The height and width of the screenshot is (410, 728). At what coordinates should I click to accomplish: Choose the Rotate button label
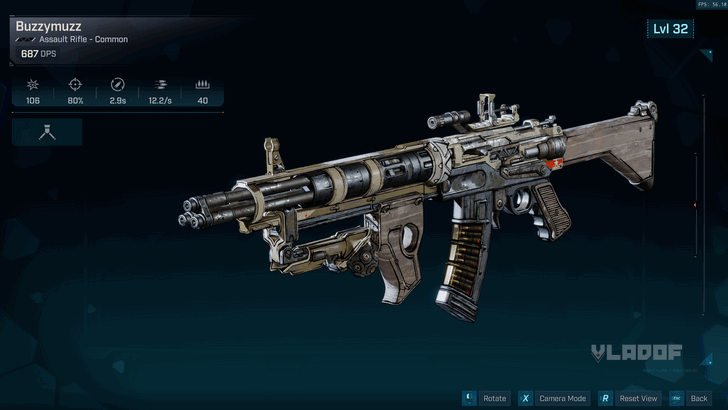click(494, 398)
